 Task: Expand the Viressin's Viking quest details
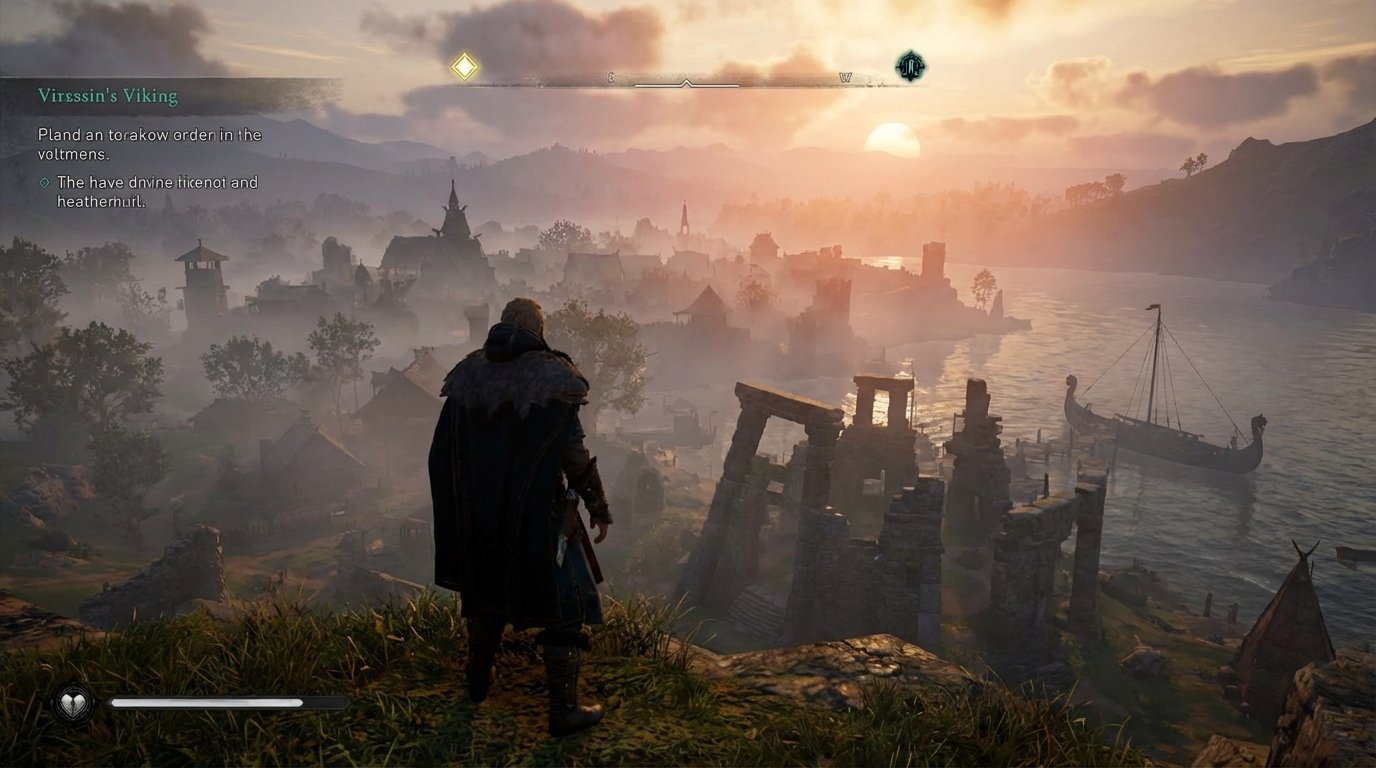pyautogui.click(x=108, y=96)
